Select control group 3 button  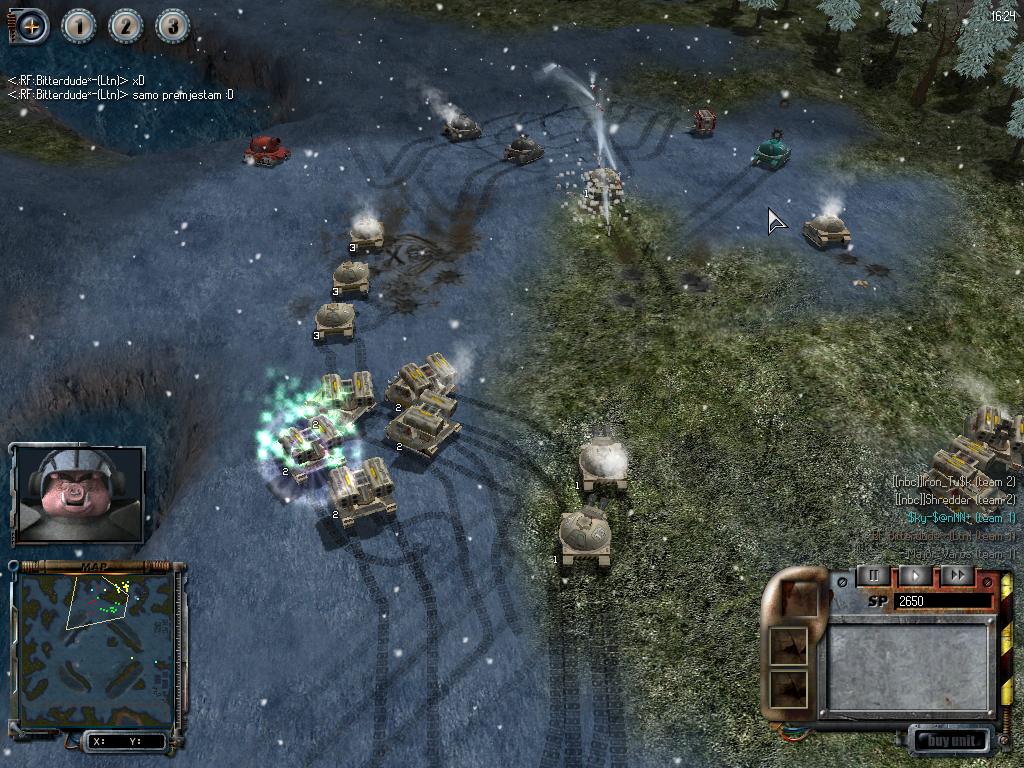pyautogui.click(x=173, y=26)
